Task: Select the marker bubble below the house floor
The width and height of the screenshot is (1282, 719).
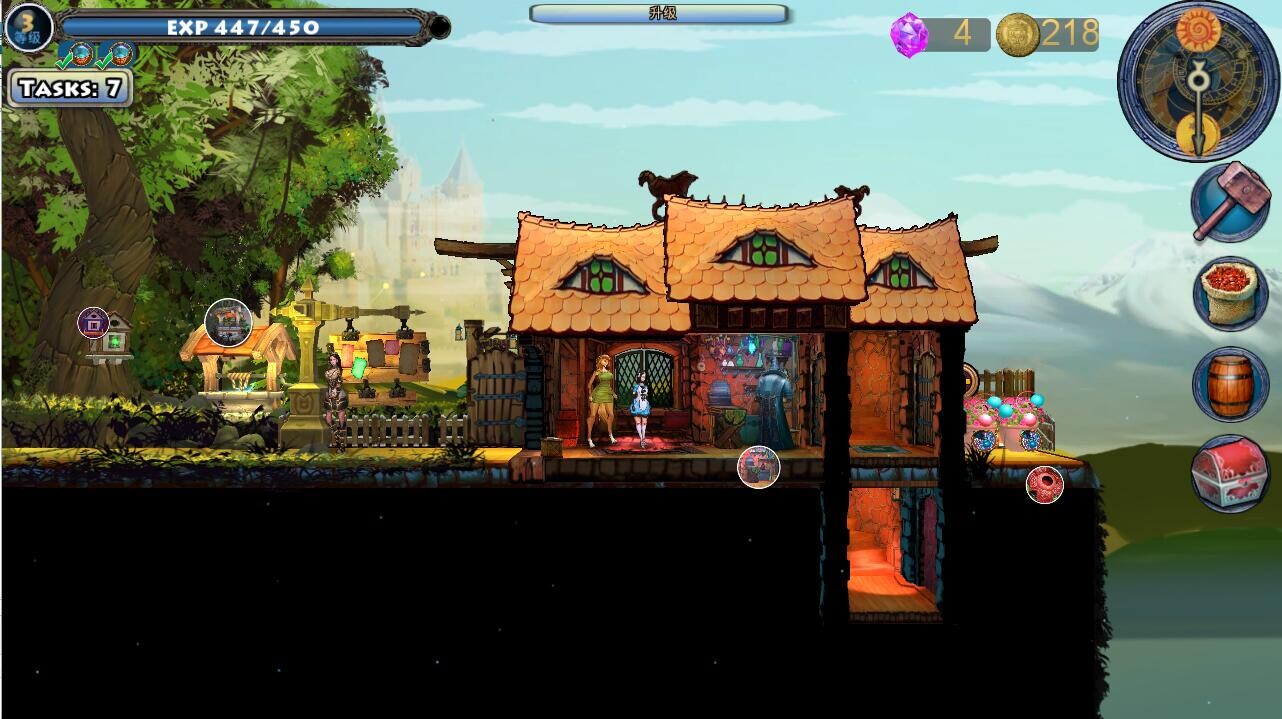Action: (758, 466)
